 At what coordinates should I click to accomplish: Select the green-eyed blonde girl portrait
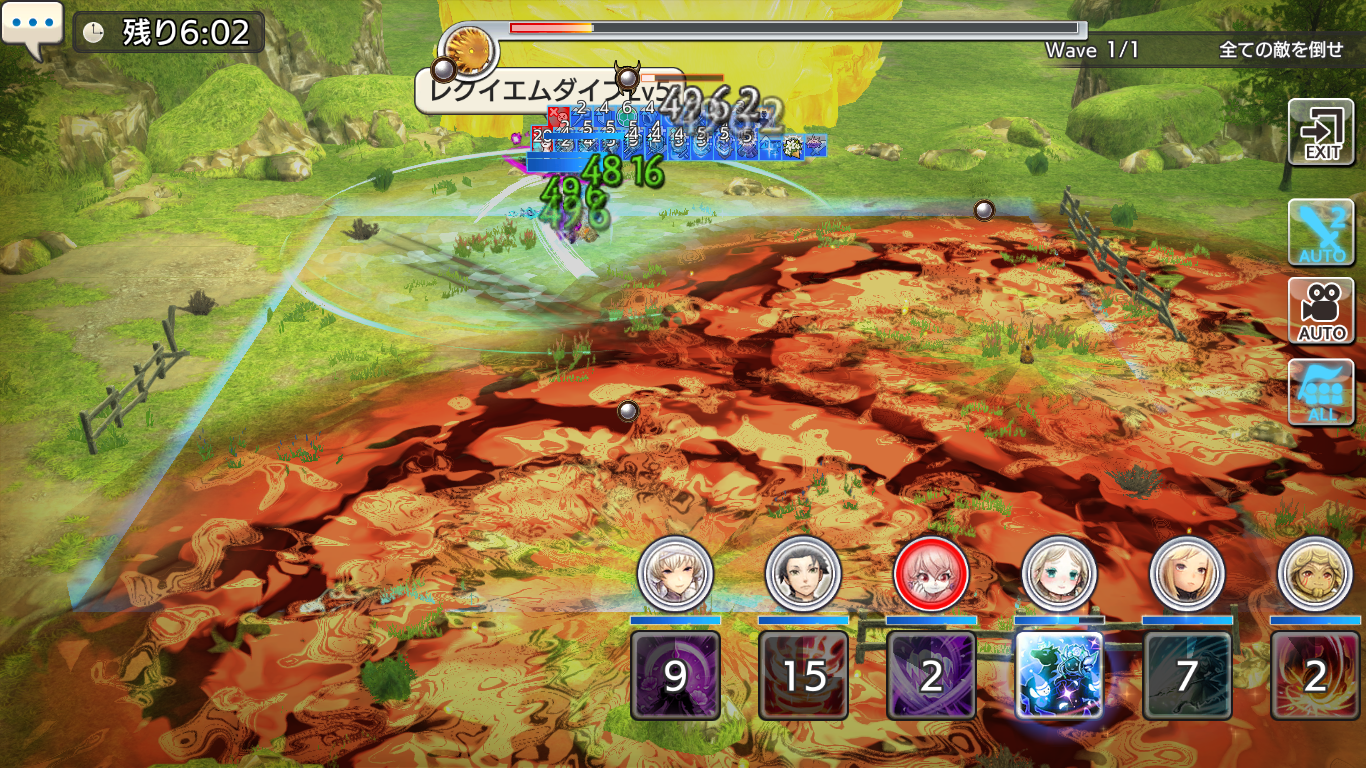point(1059,574)
